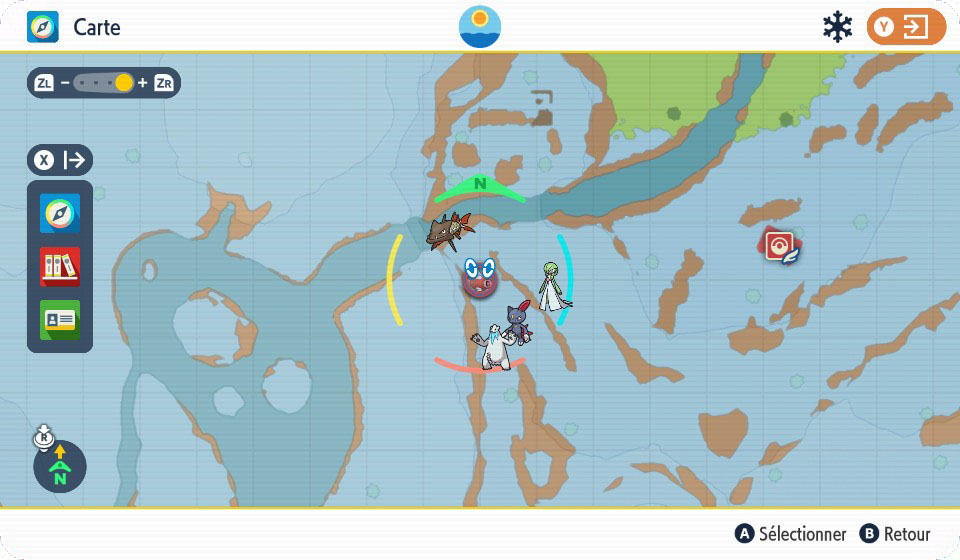Click the white Gardevoir map icon
The image size is (960, 560).
pos(551,288)
